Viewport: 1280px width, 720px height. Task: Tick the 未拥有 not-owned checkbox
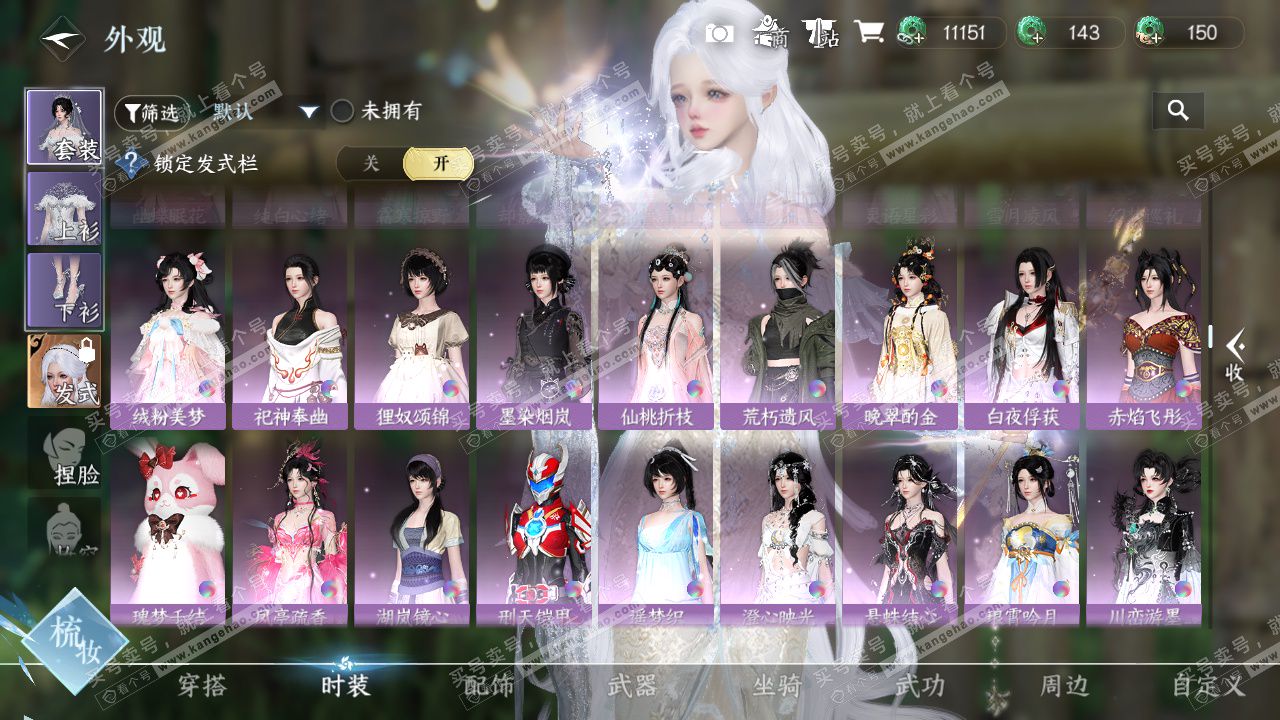point(342,111)
